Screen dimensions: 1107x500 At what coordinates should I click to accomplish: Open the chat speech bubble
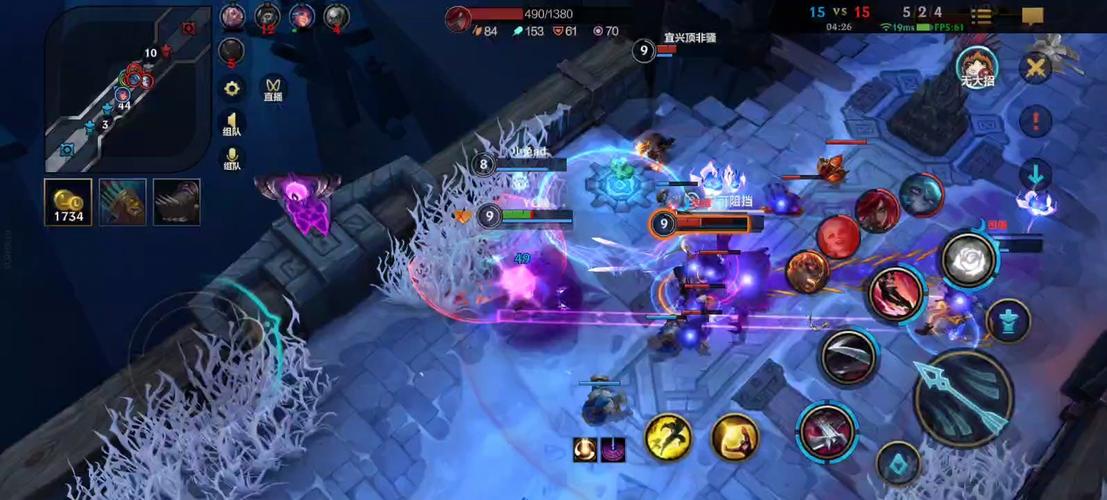coord(1033,15)
